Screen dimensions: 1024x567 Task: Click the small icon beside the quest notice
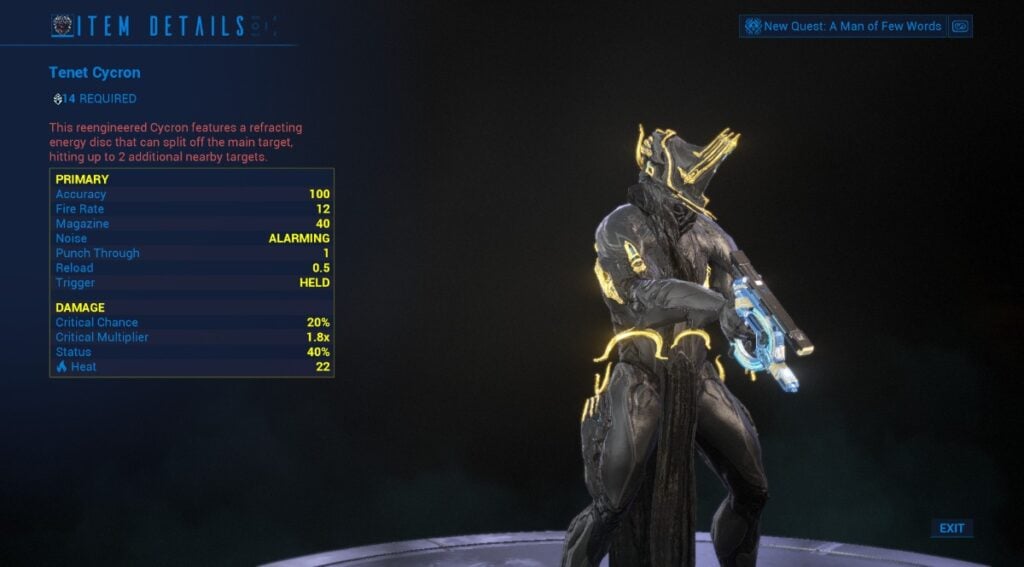click(x=960, y=26)
